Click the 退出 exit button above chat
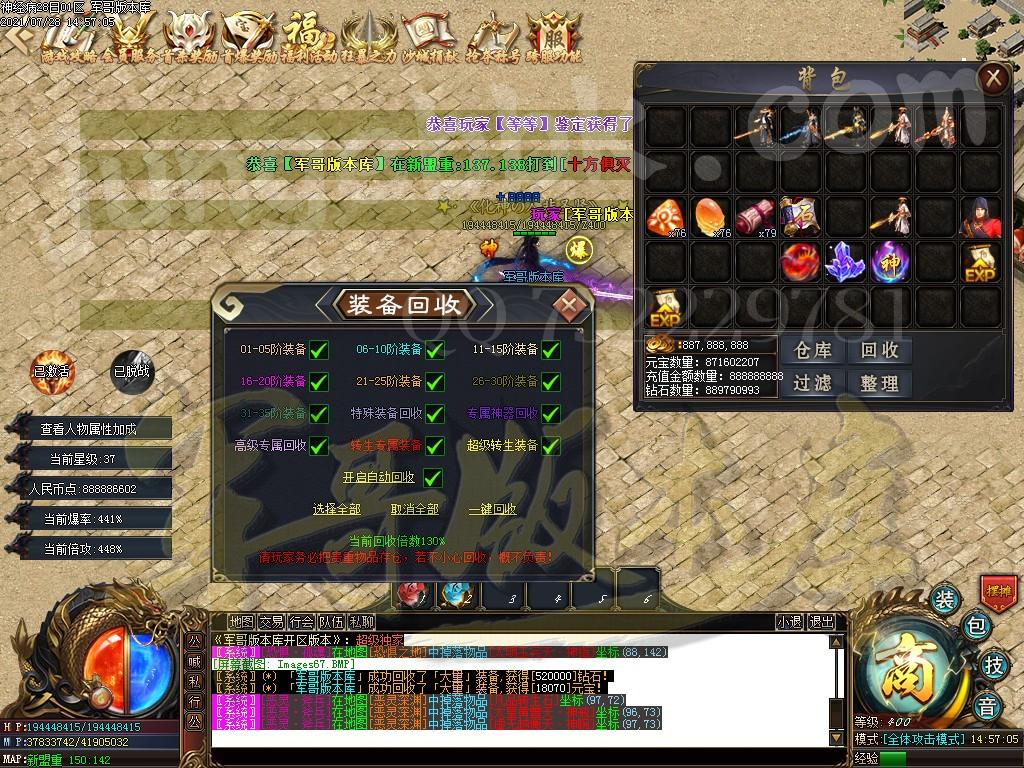The height and width of the screenshot is (768, 1024). (822, 621)
